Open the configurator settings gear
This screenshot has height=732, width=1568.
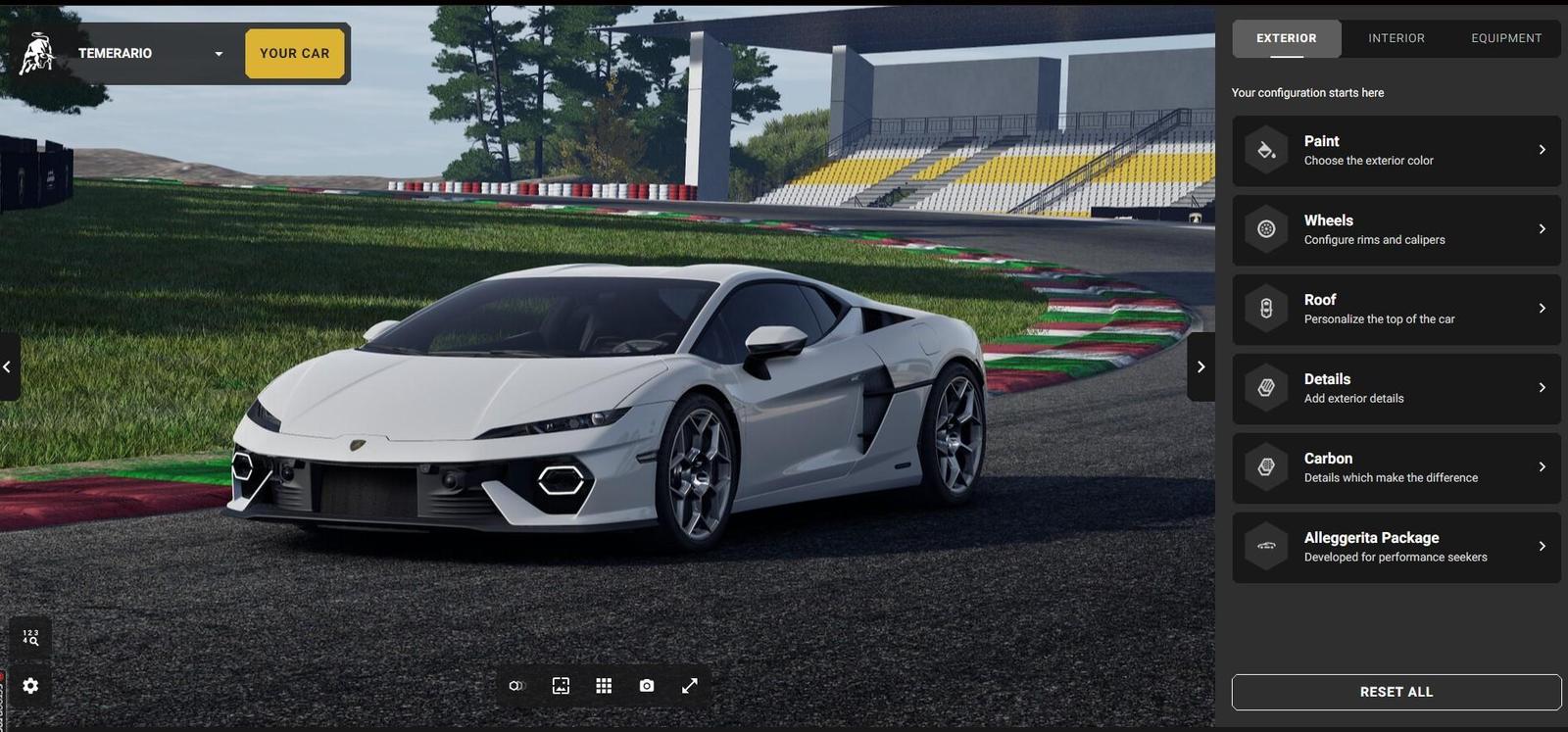(29, 683)
